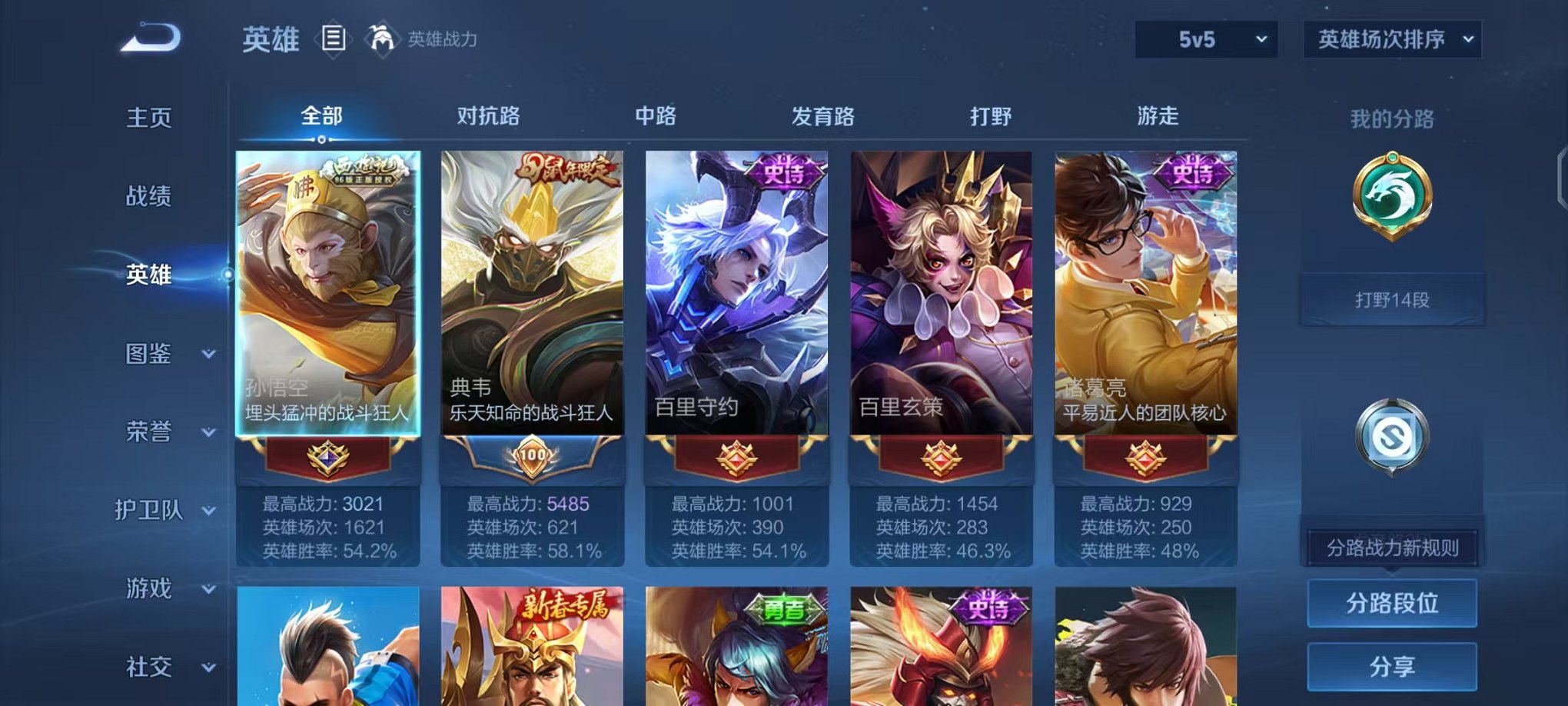Open the 5v5 mode dropdown
The image size is (1568, 706).
[x=1204, y=37]
